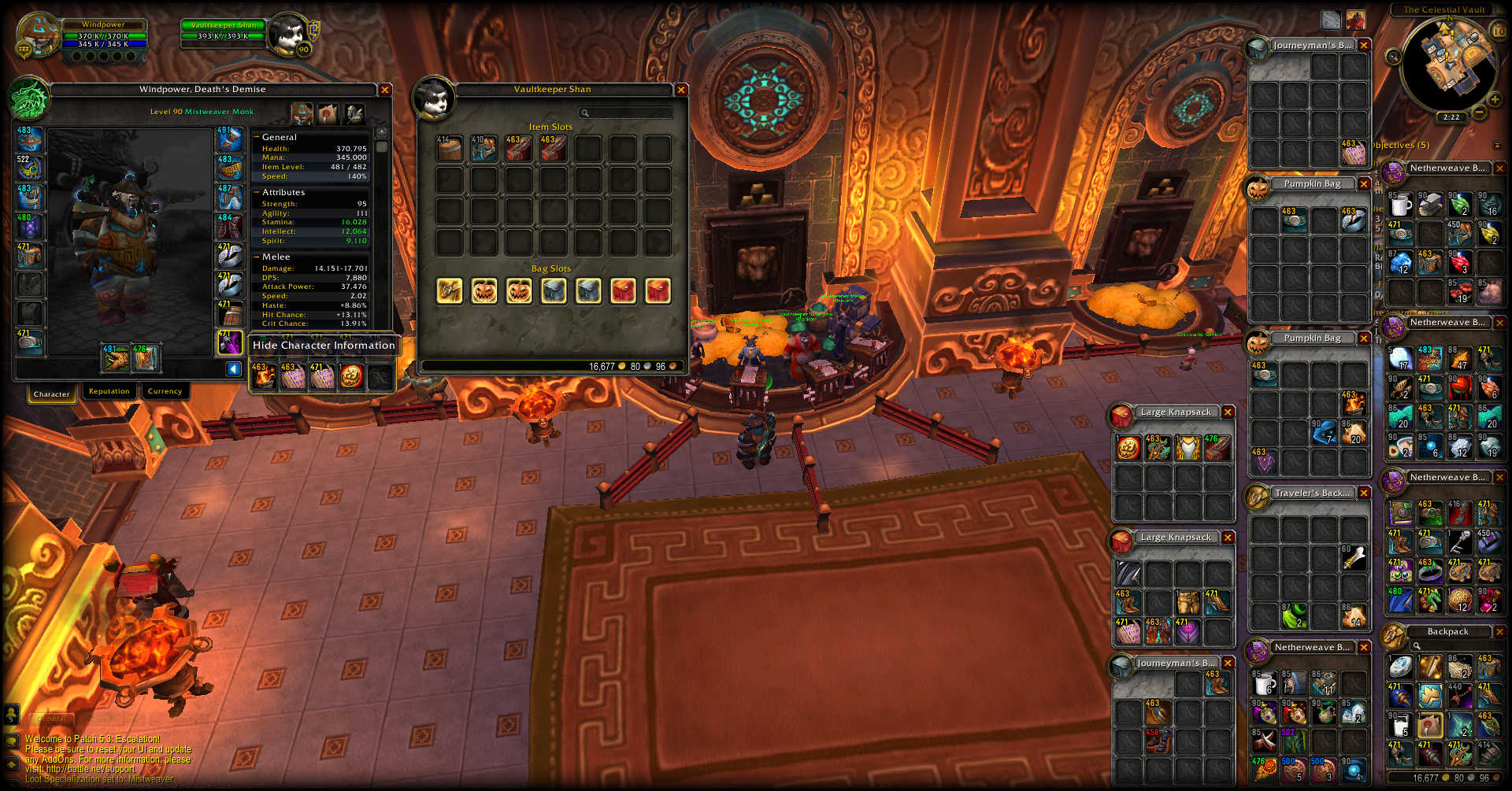The width and height of the screenshot is (1512, 791).
Task: Close the Windpower character window
Action: pyautogui.click(x=385, y=90)
